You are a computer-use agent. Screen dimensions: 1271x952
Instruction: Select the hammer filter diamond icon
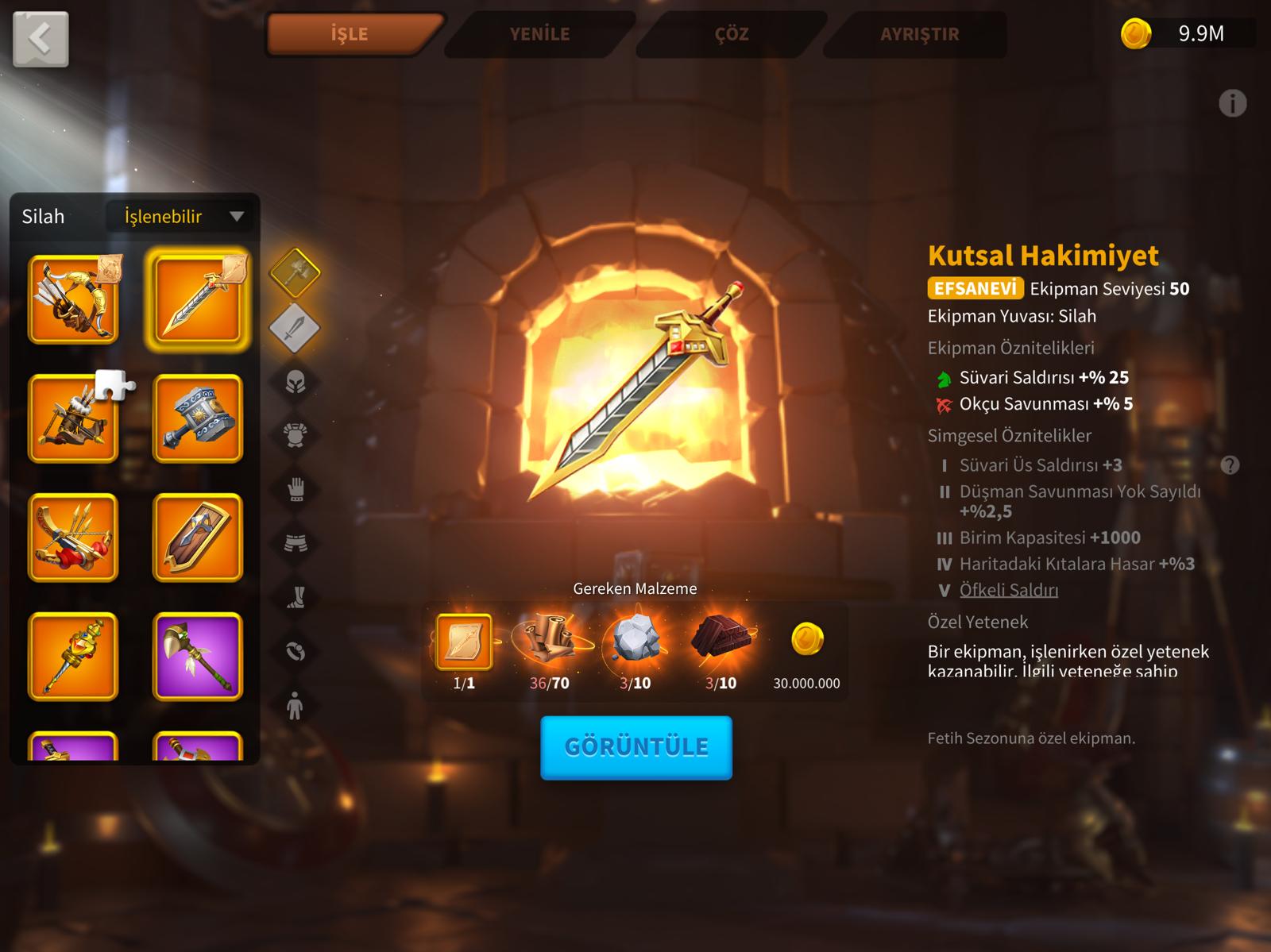[x=295, y=272]
